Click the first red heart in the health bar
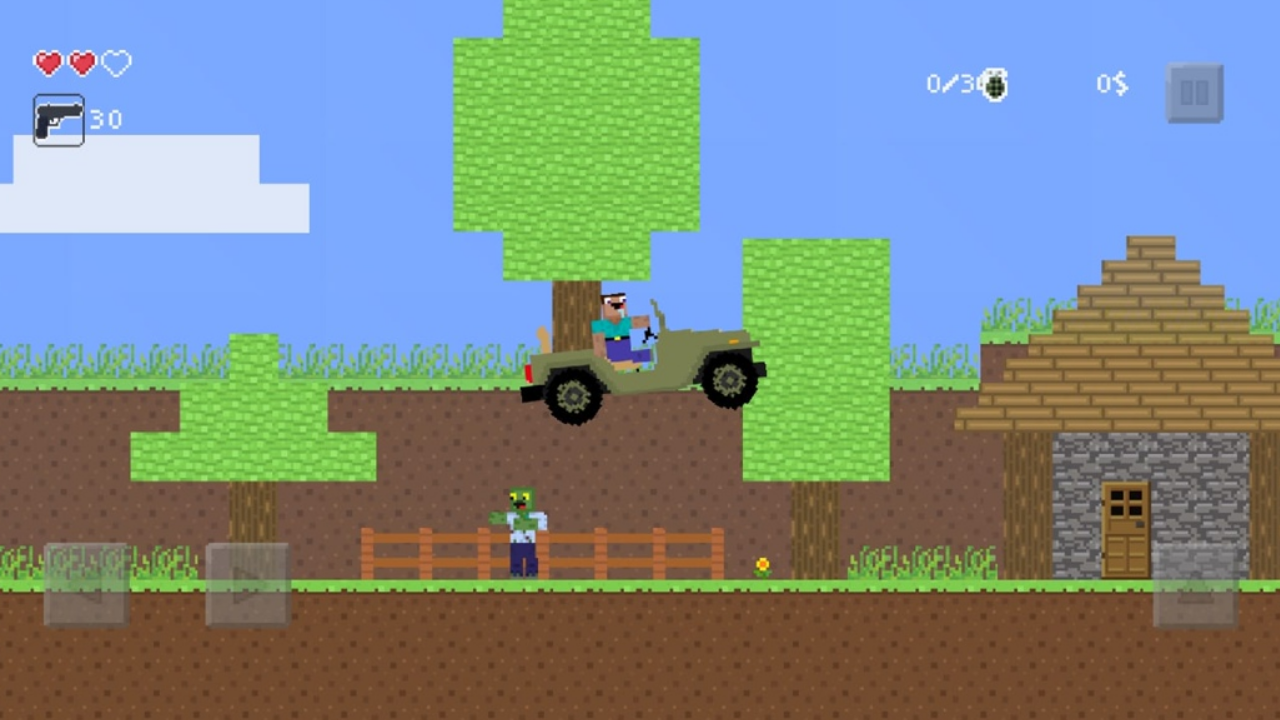The image size is (1280, 720). pyautogui.click(x=47, y=63)
